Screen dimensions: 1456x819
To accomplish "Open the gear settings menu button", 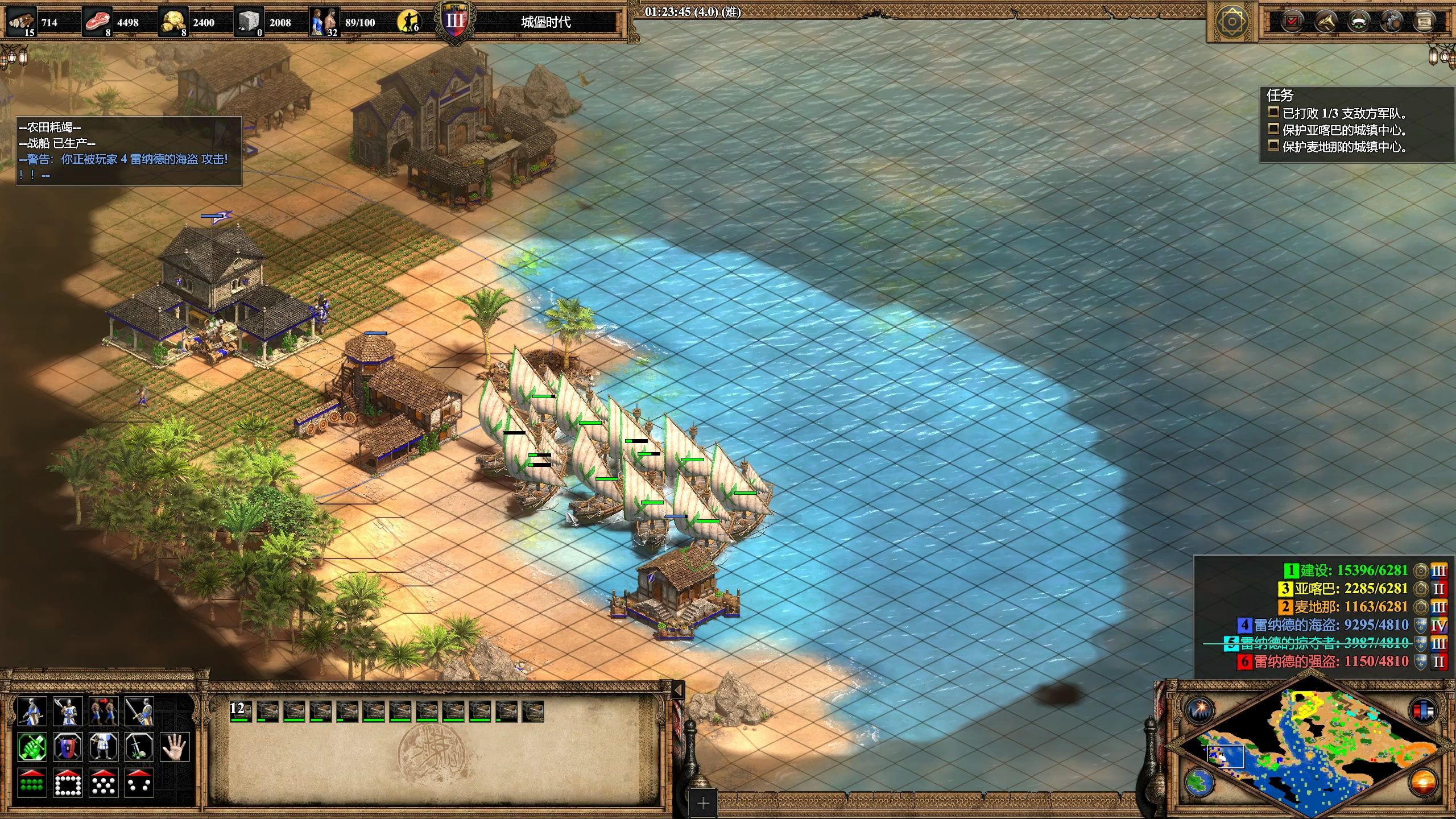I will (x=1392, y=22).
